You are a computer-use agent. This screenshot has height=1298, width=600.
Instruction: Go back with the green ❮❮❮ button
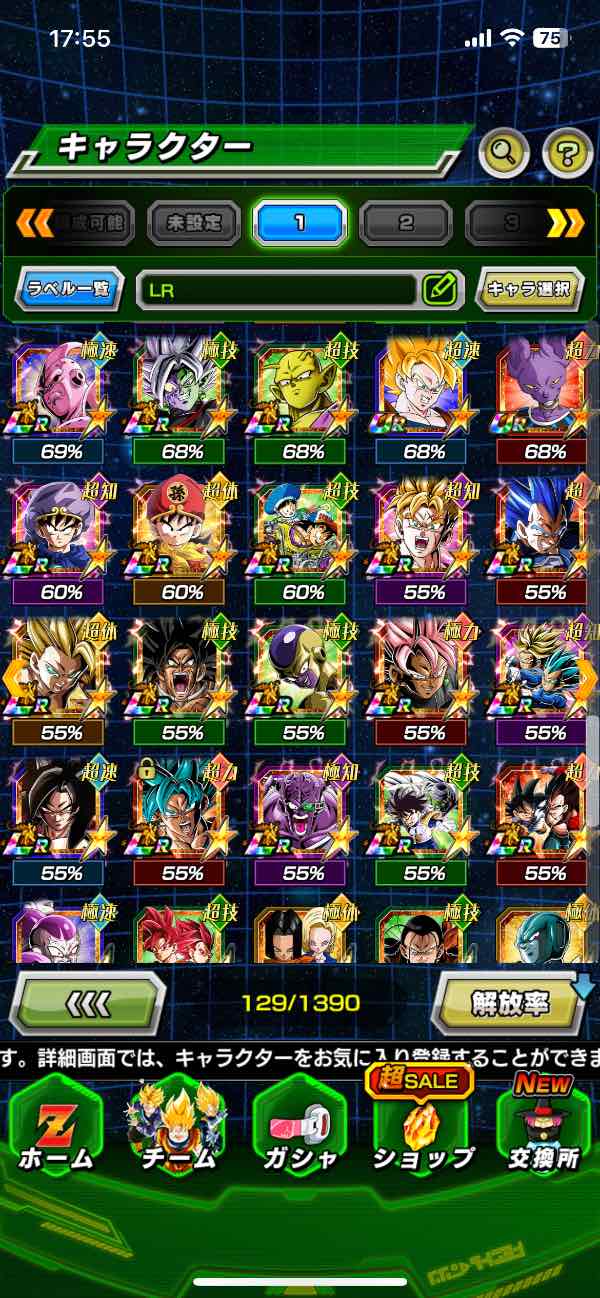(88, 1002)
